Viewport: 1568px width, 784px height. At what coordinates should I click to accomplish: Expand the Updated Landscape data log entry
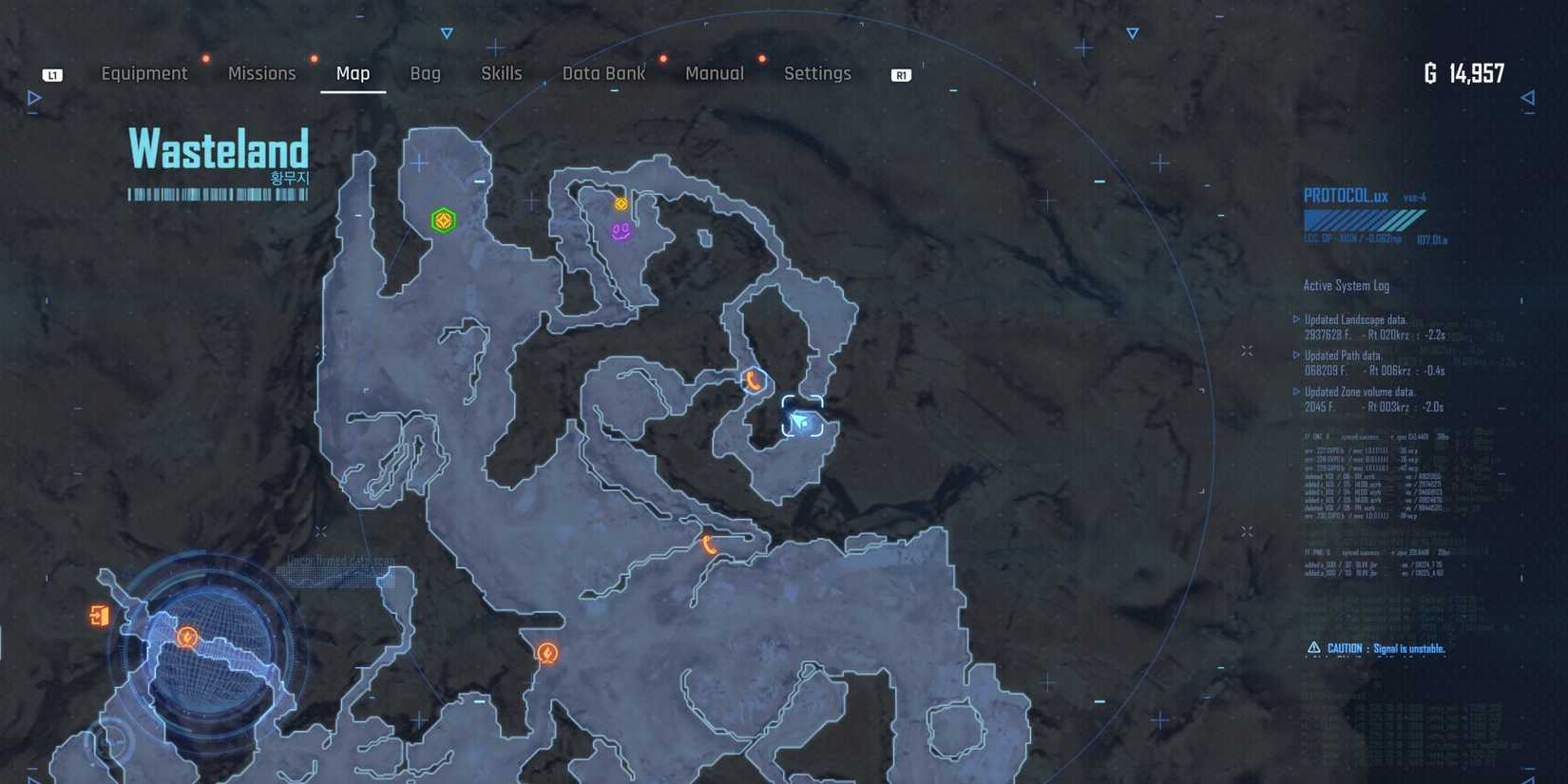click(x=1357, y=320)
